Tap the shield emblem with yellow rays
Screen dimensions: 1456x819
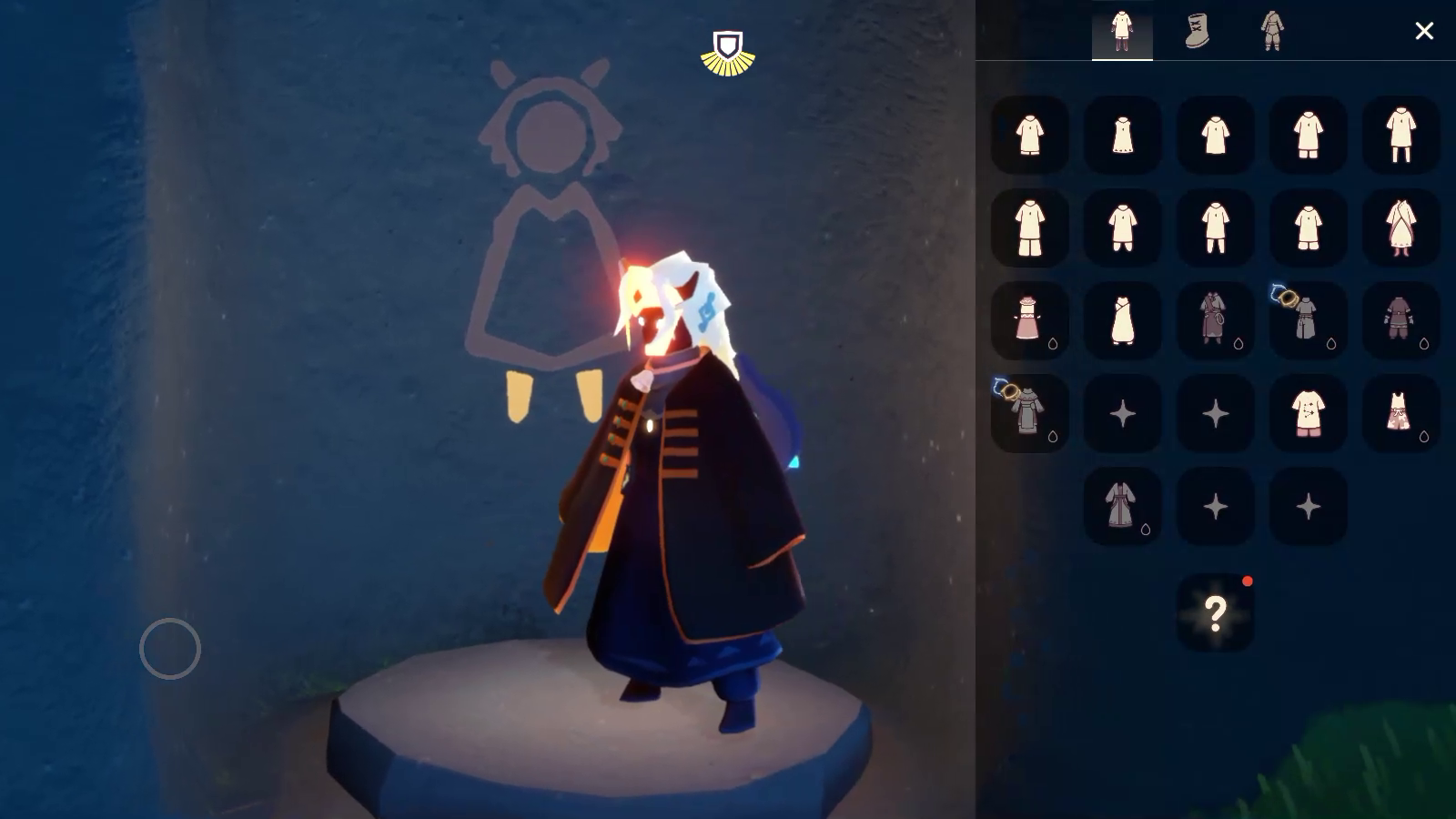point(728,53)
